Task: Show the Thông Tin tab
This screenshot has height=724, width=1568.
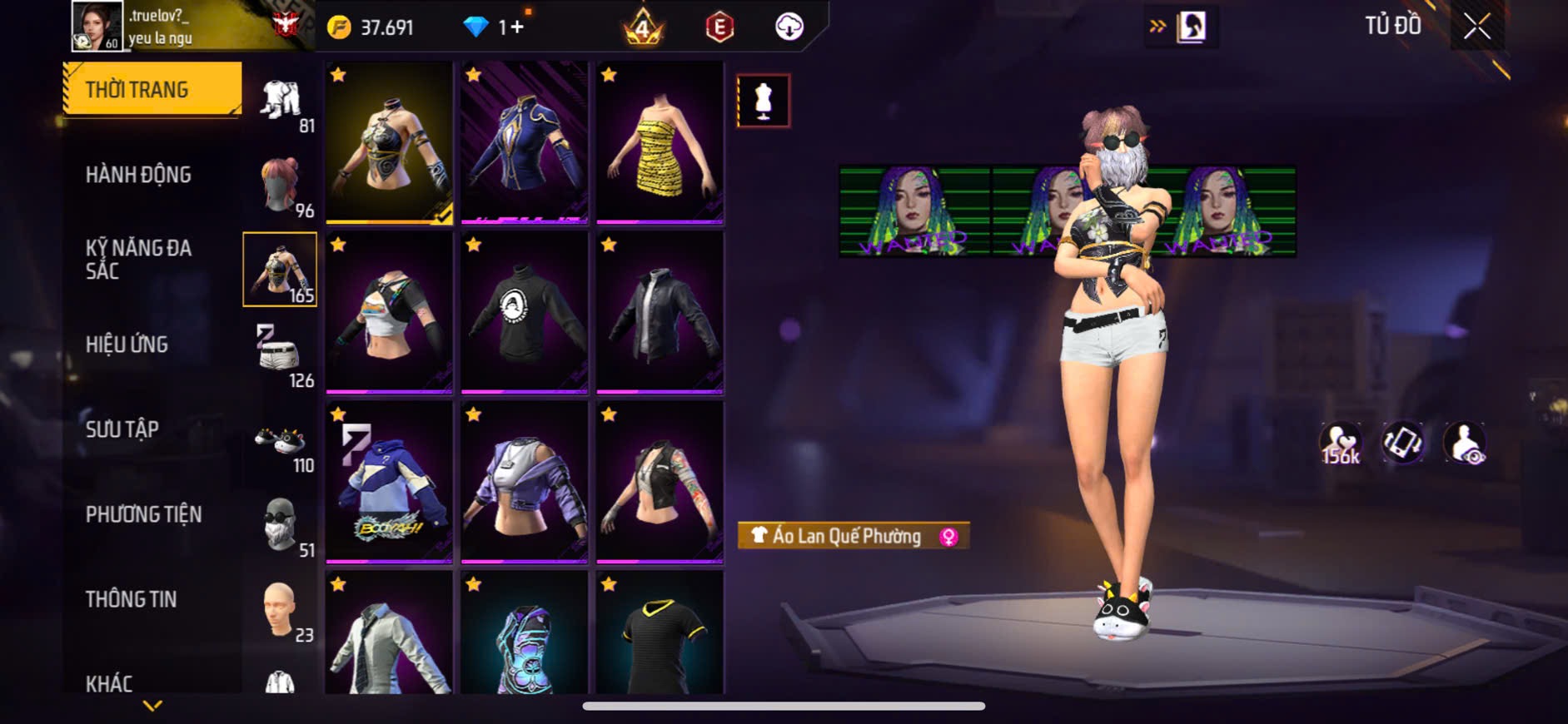Action: click(x=132, y=599)
